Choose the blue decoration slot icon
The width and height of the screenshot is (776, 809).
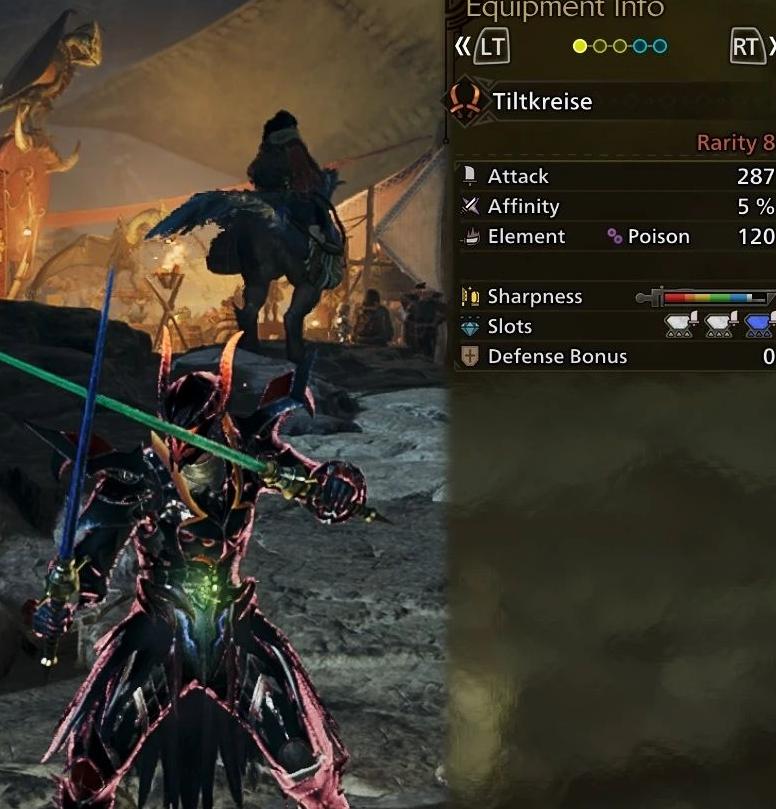coord(759,325)
